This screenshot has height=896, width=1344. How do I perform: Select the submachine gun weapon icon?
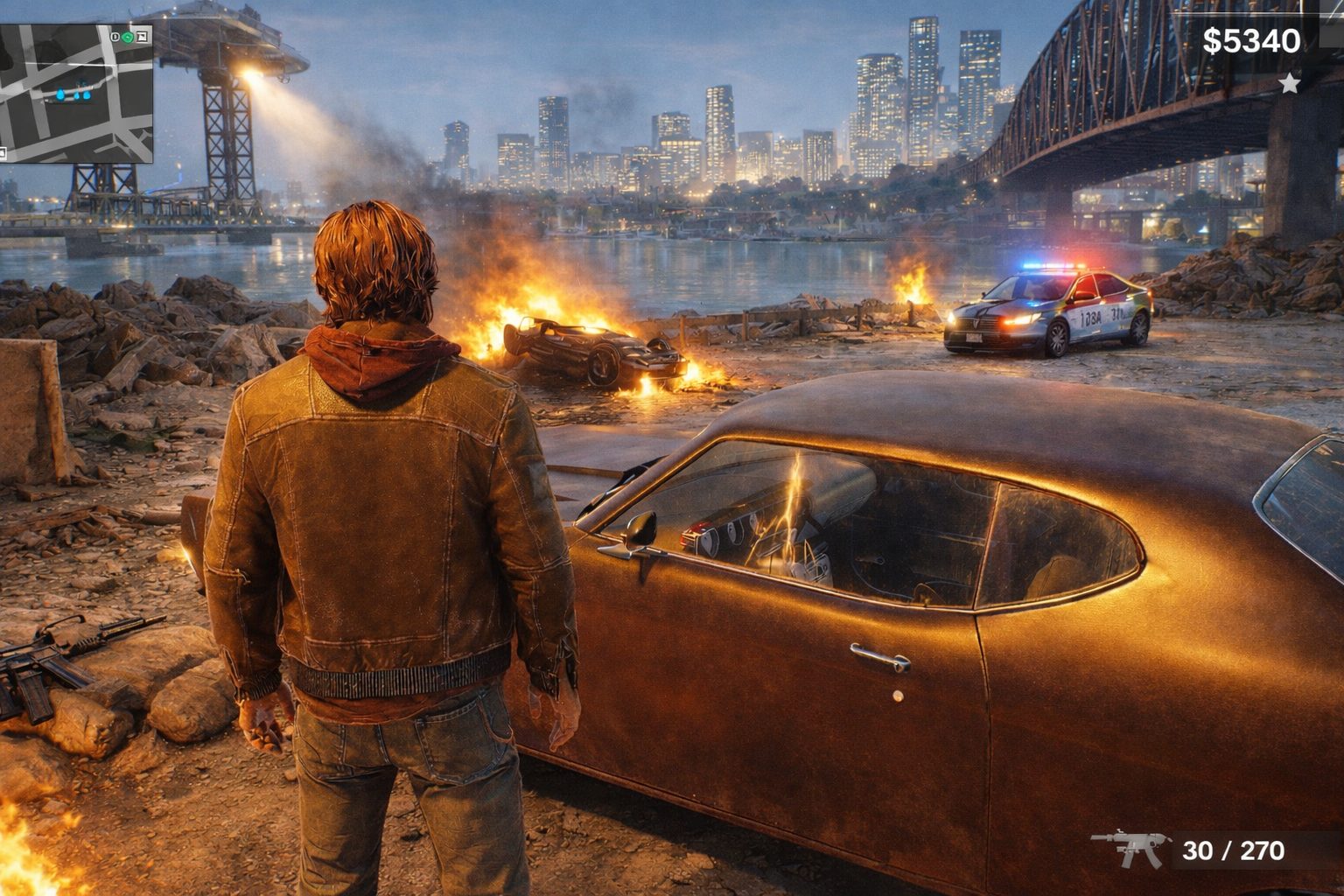(x=1130, y=848)
